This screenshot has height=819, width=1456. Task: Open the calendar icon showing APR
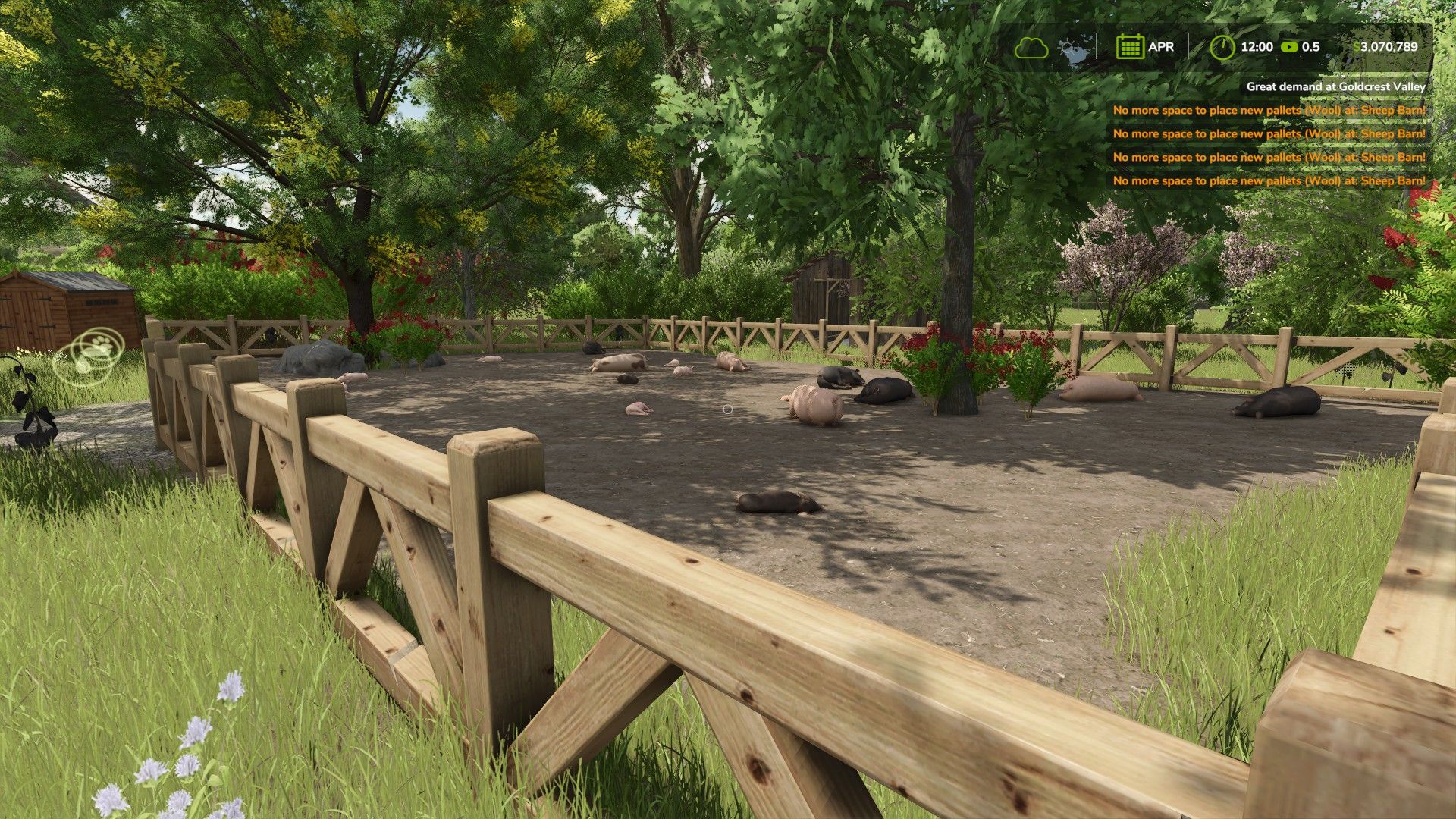(1129, 47)
